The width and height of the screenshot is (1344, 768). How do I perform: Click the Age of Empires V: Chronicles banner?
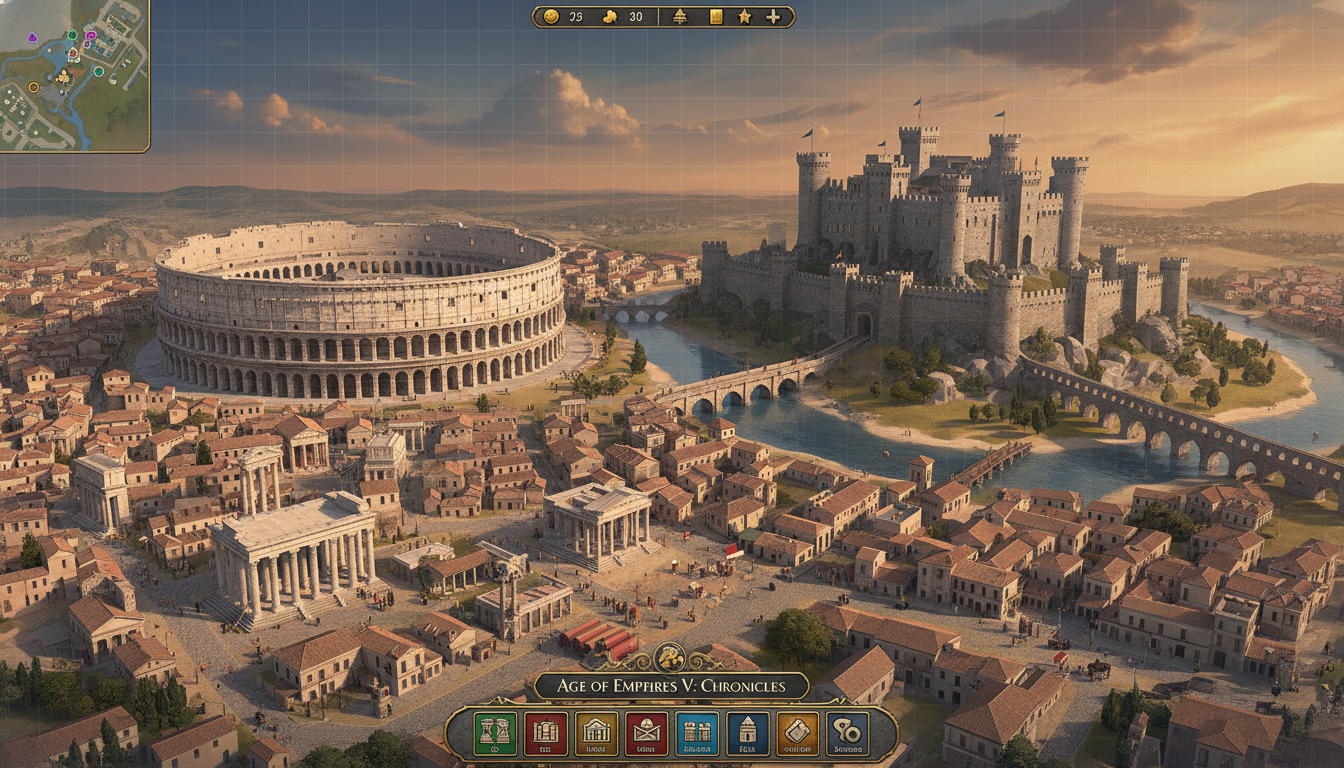(672, 686)
